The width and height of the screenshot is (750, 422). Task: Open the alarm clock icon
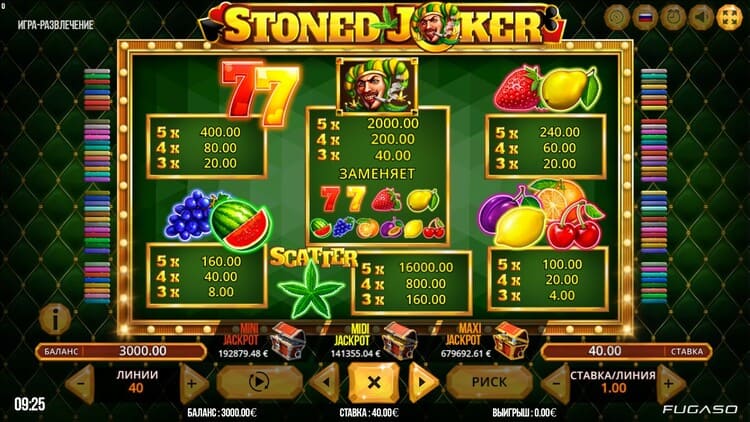[673, 18]
